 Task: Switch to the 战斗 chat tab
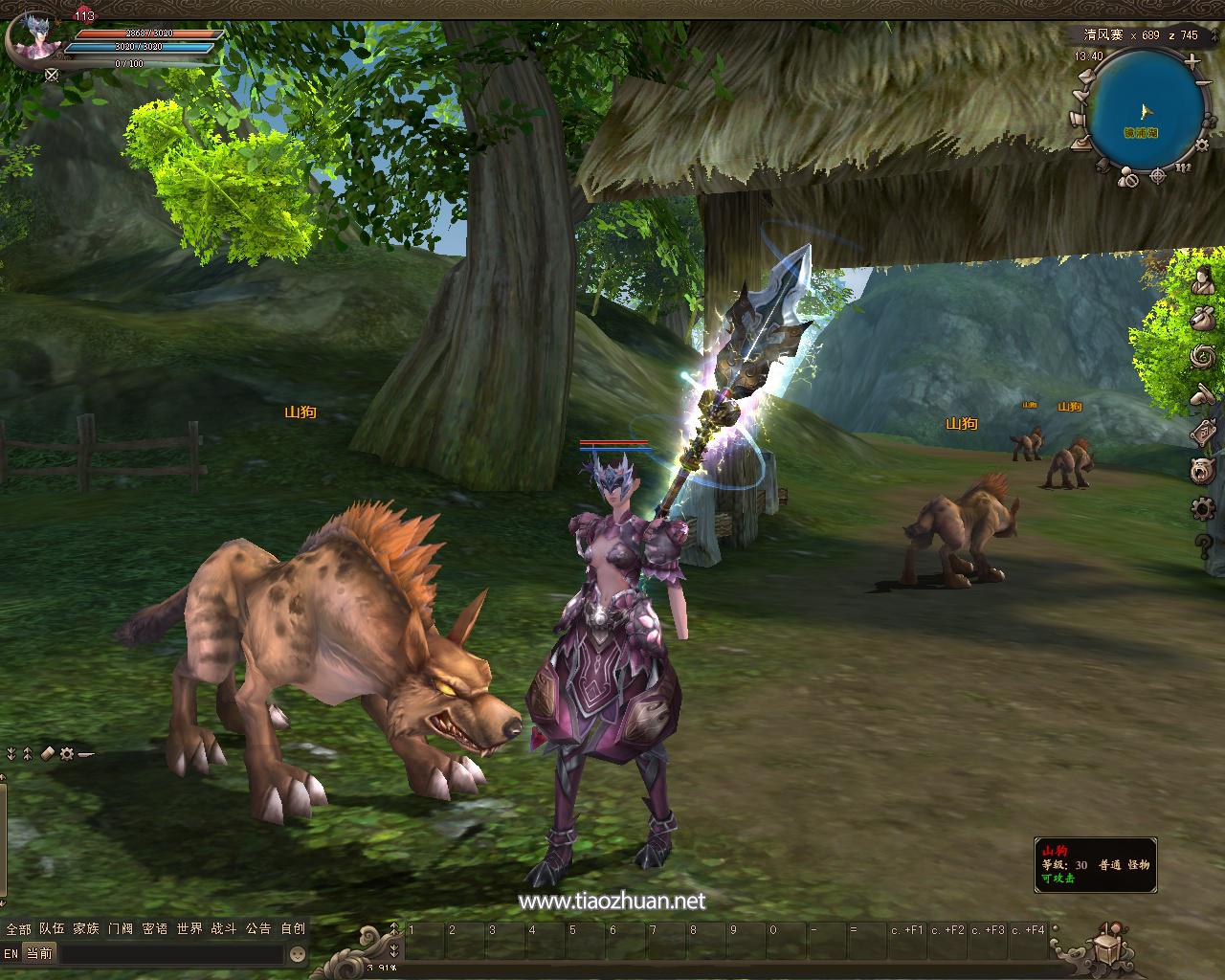coord(224,928)
